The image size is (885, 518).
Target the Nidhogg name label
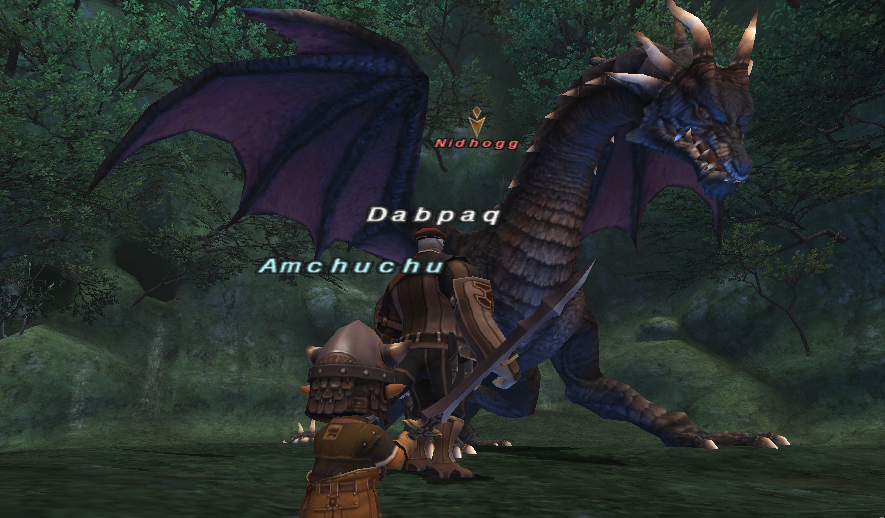pyautogui.click(x=476, y=143)
